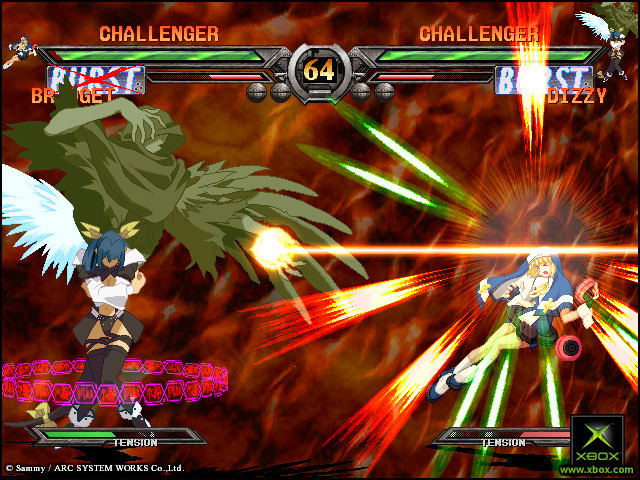Open the www.xbox.com link
640x480 pixels.
point(597,468)
